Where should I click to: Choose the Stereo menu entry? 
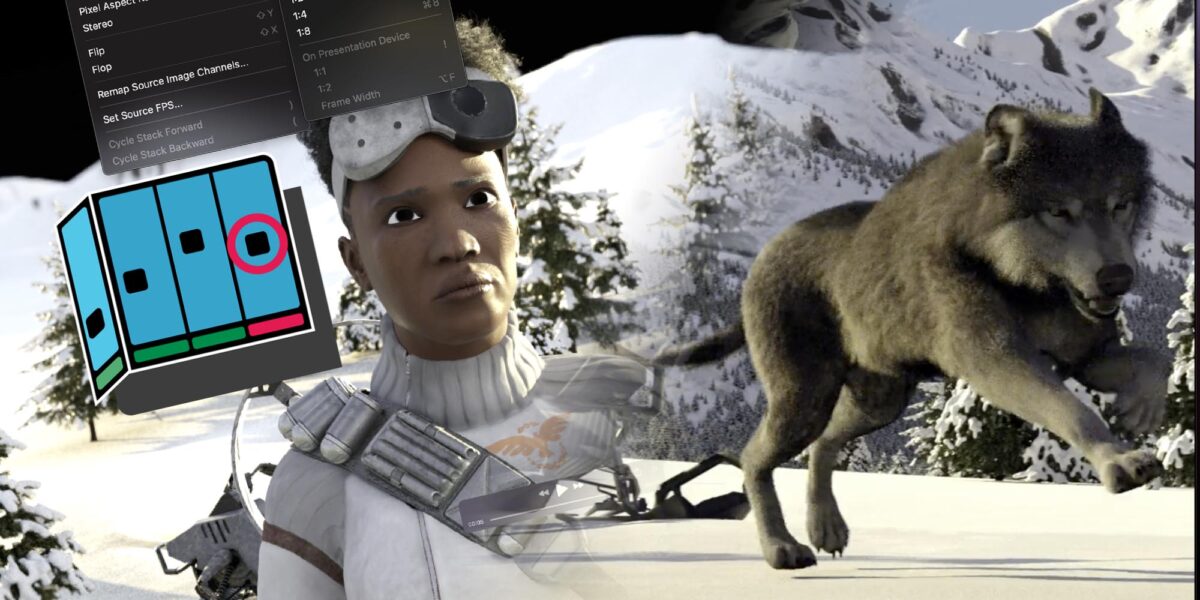click(98, 24)
